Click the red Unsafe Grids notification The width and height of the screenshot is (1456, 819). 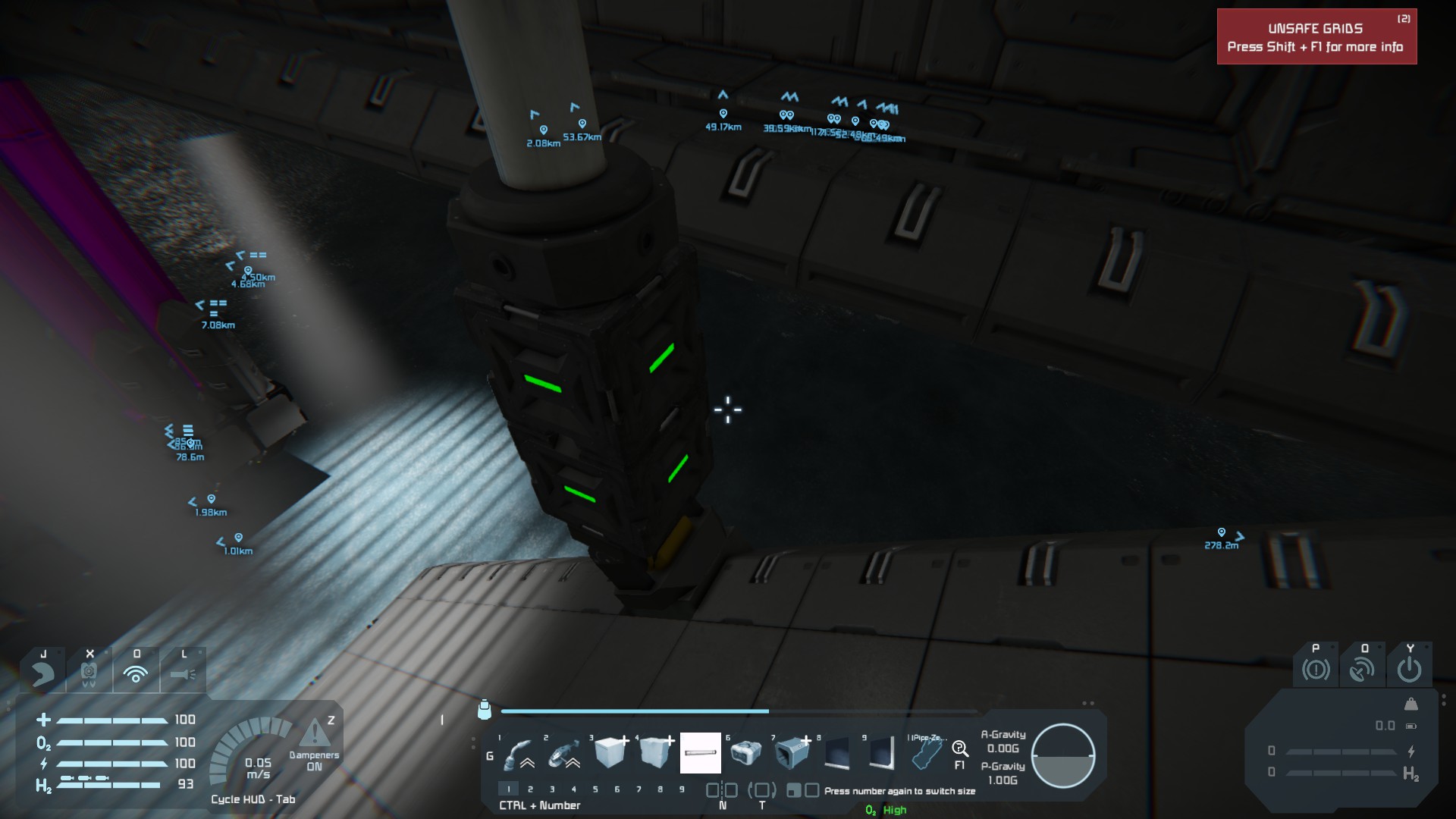pos(1316,37)
